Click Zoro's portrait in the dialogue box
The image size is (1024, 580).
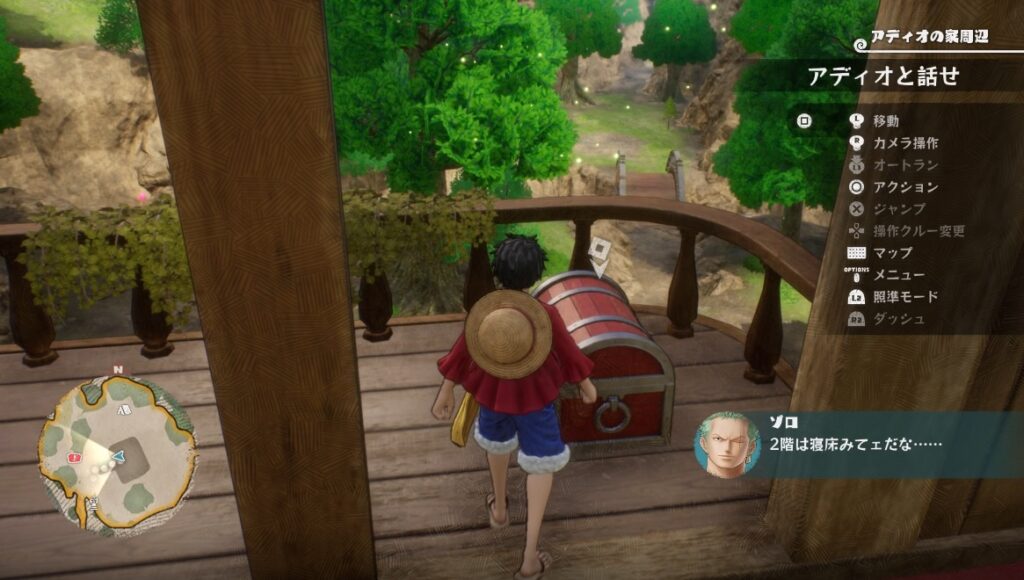coord(727,445)
